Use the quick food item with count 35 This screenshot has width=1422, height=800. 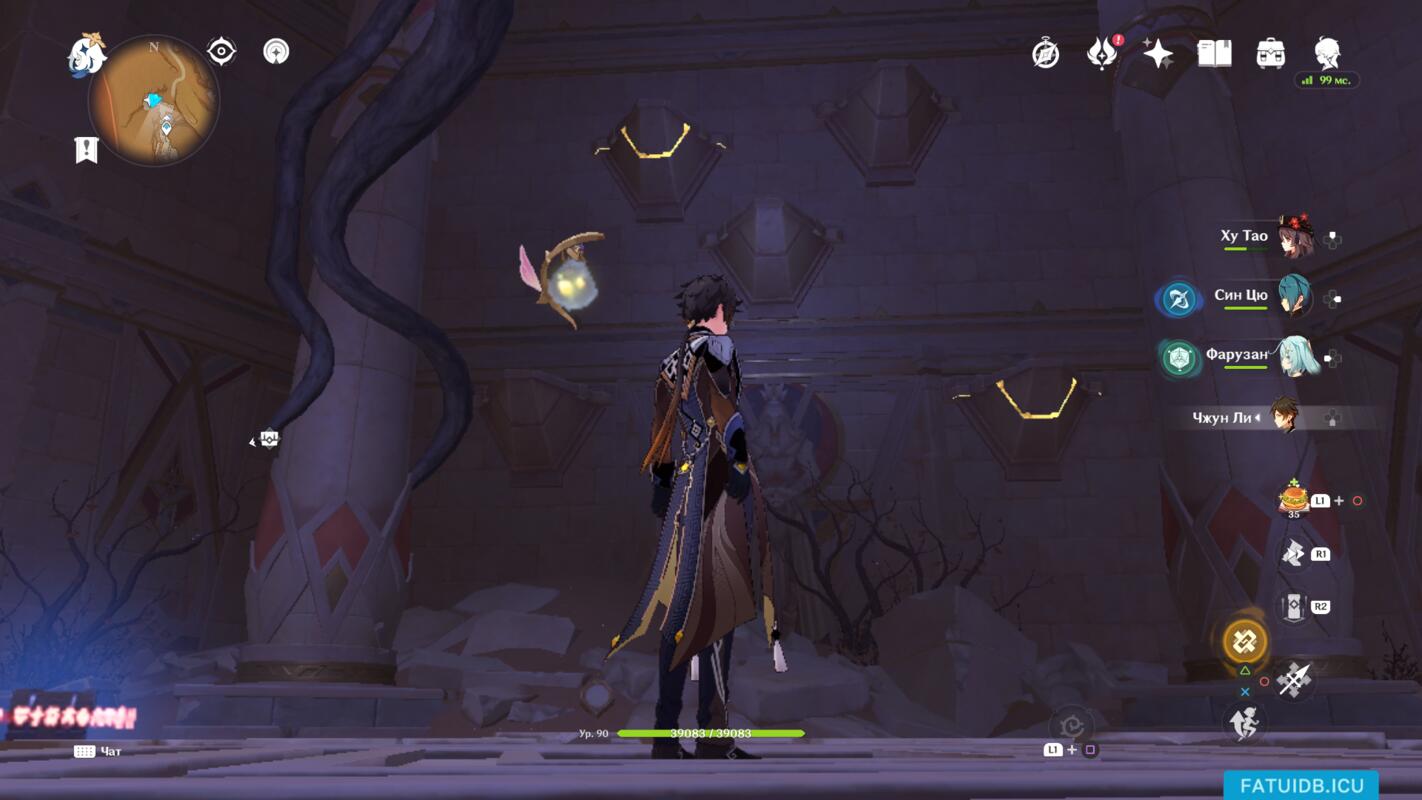tap(1294, 499)
